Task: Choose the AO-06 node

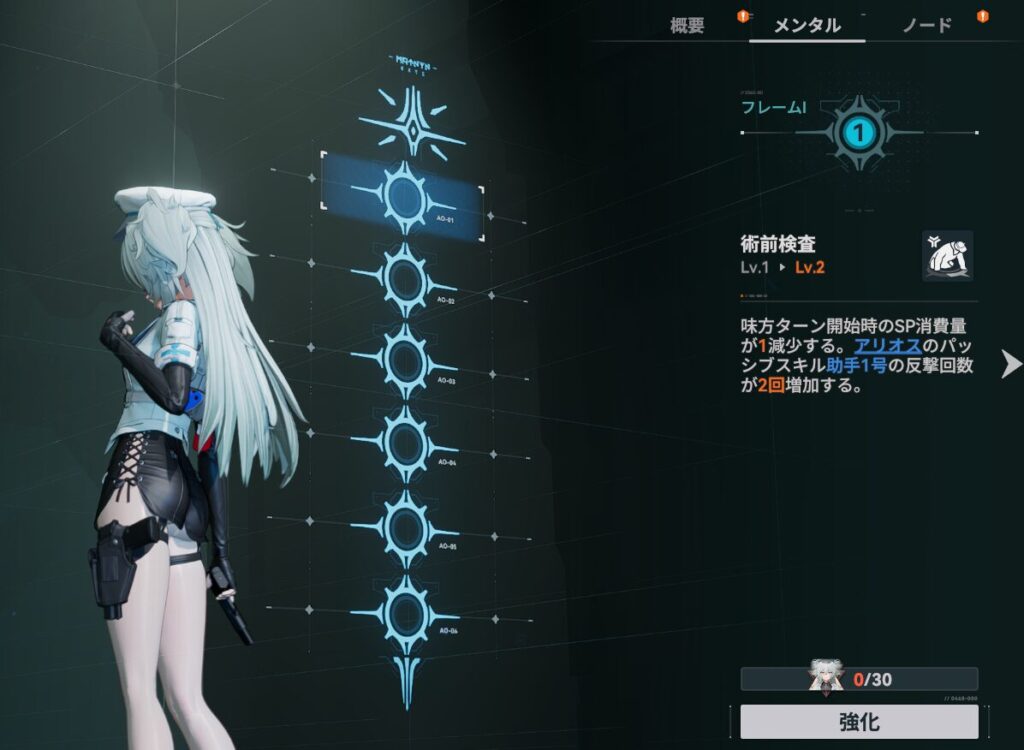Action: click(406, 610)
